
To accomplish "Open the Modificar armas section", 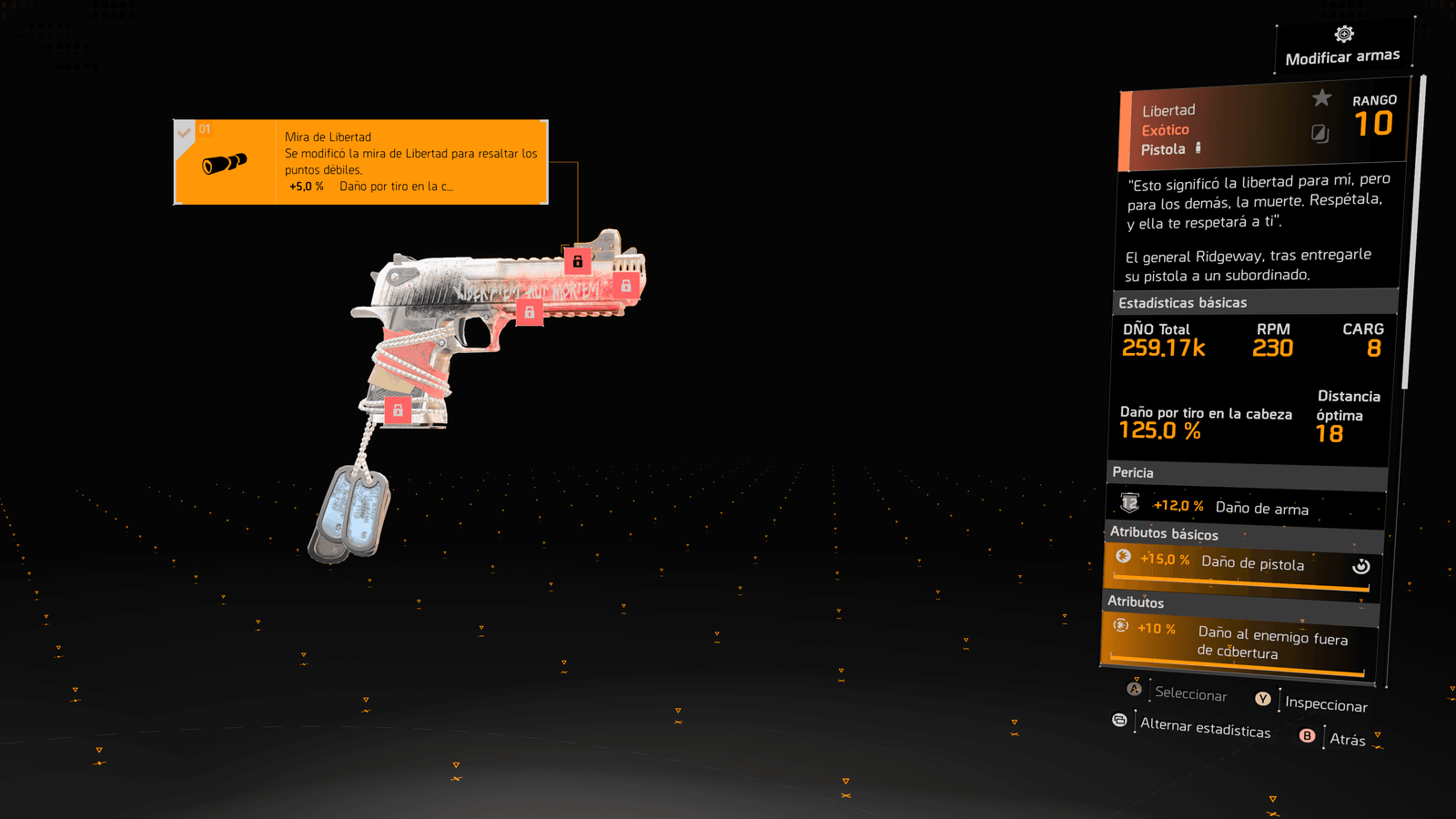I will [1342, 47].
